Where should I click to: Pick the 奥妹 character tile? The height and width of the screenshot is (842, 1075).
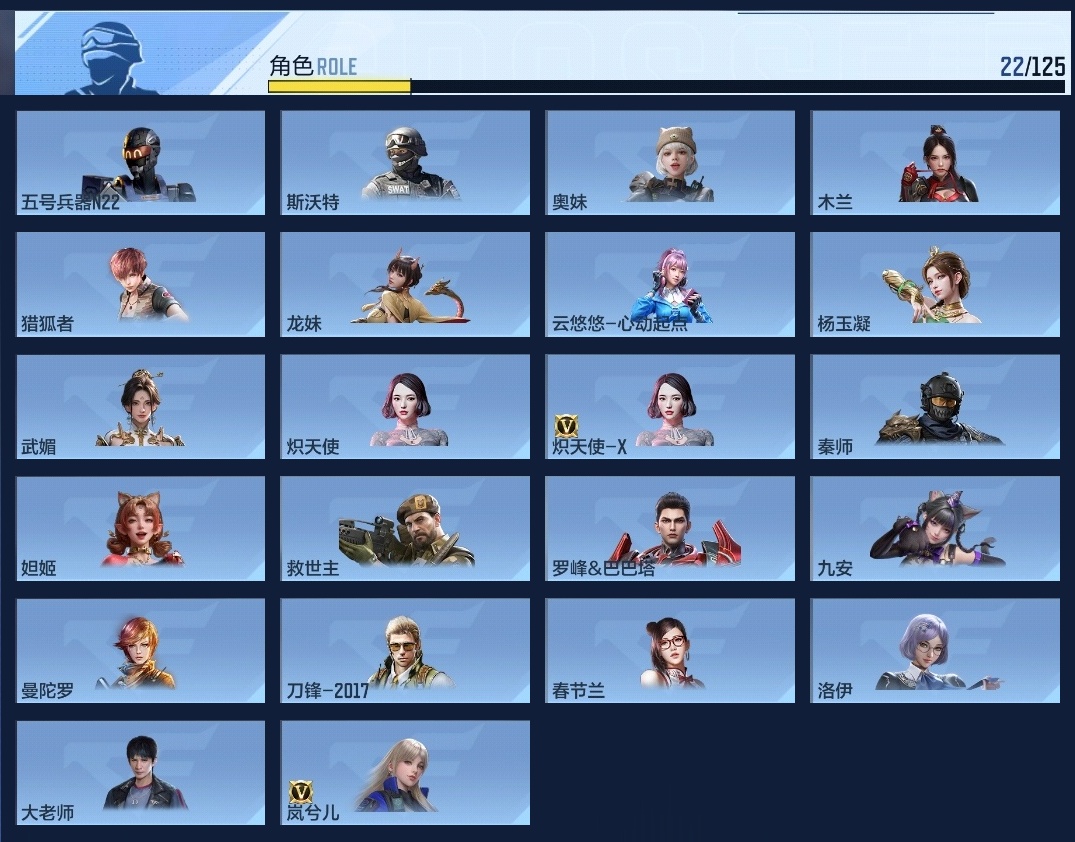pos(670,162)
